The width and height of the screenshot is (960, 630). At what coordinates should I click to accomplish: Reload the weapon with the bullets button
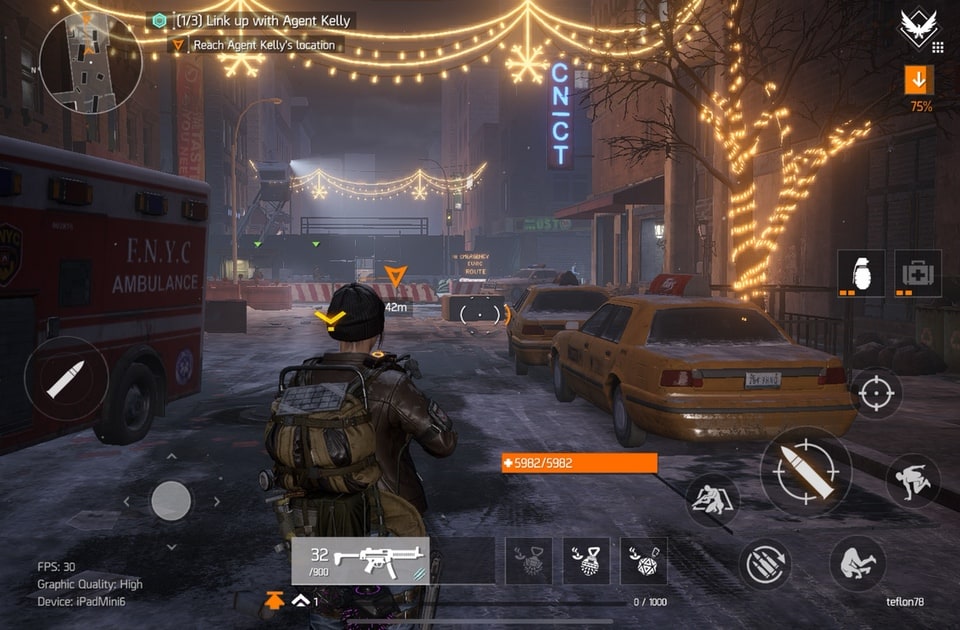[x=766, y=564]
